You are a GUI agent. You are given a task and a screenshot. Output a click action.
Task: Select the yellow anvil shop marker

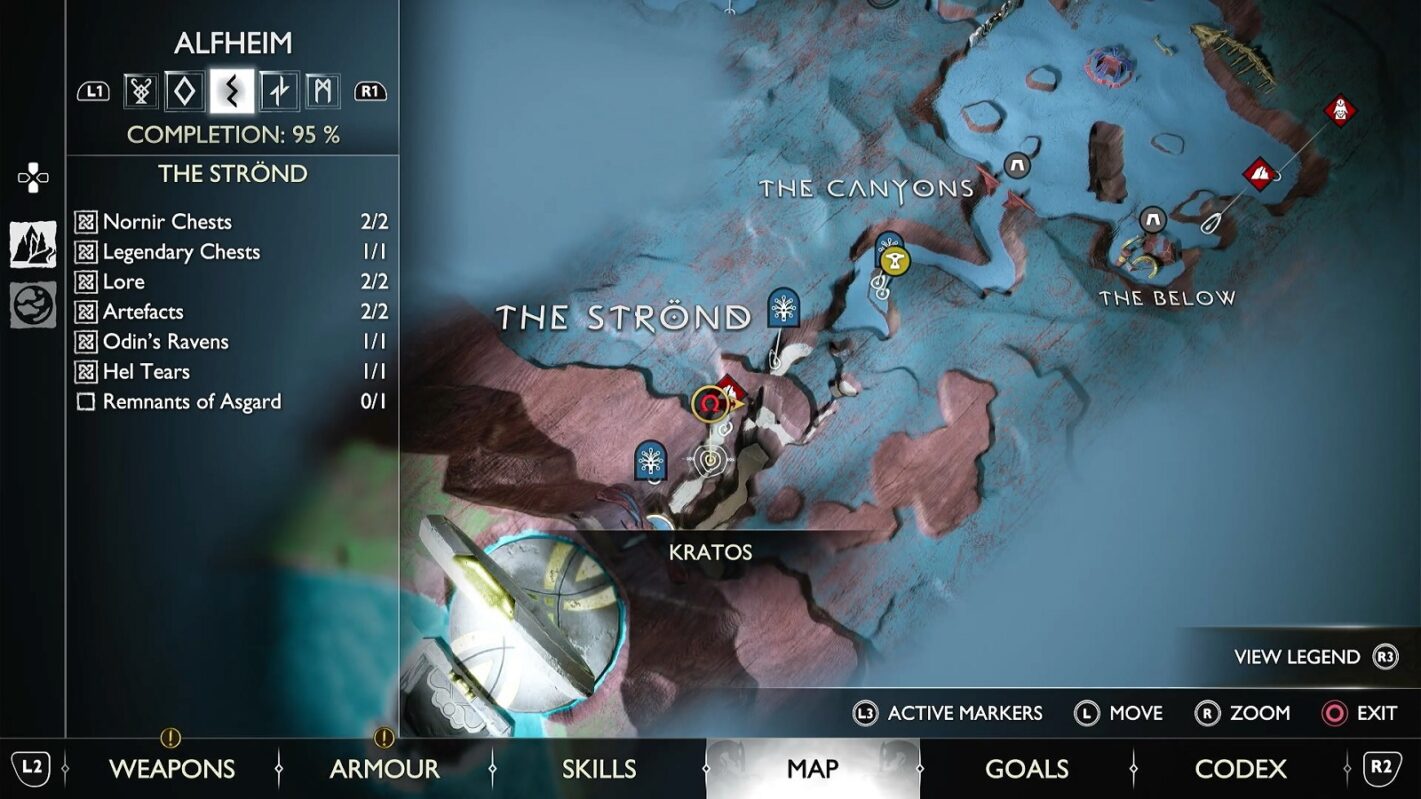click(896, 262)
